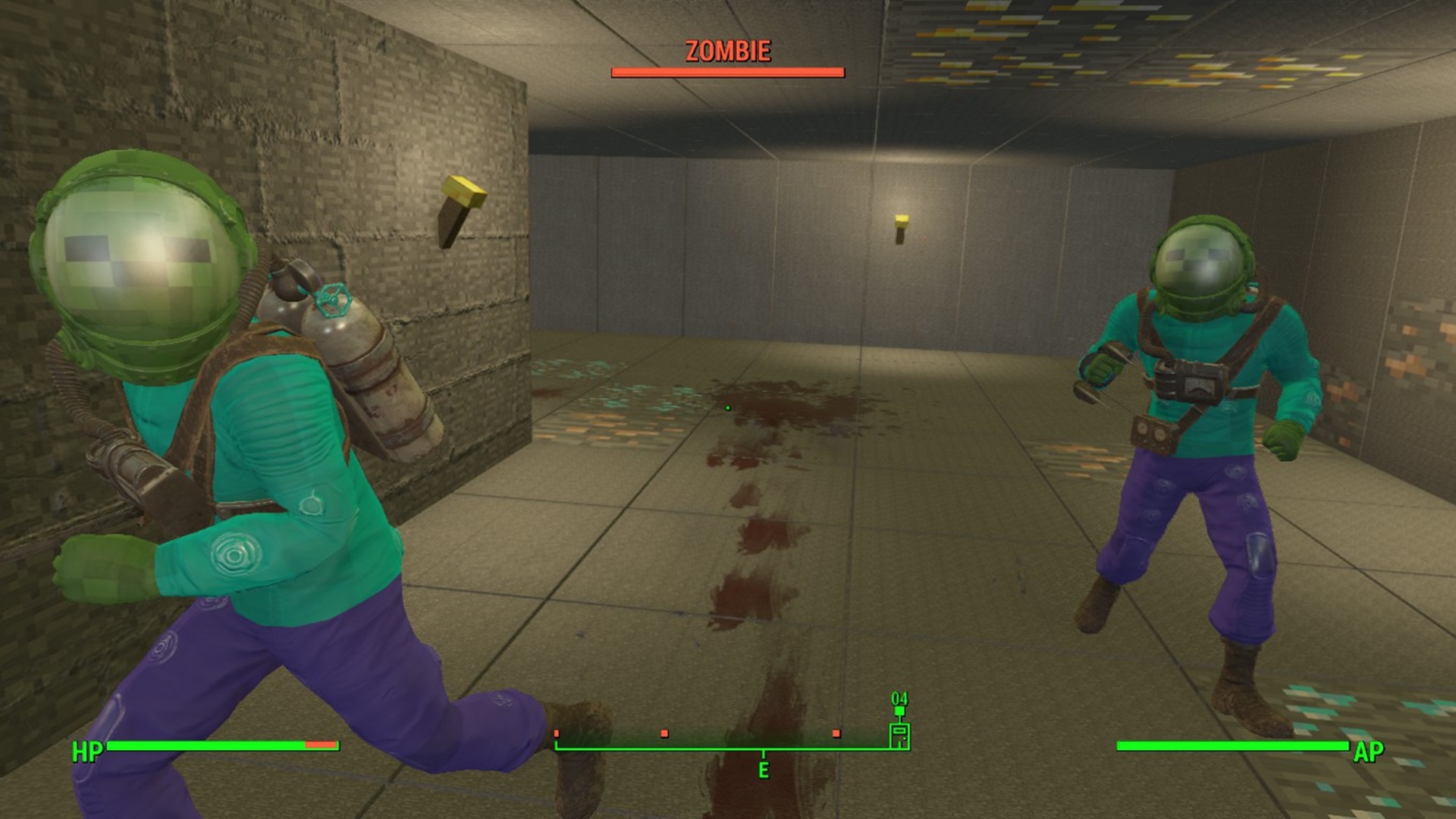
Task: Click the leftmost red enemy marker on compass
Action: tap(557, 733)
